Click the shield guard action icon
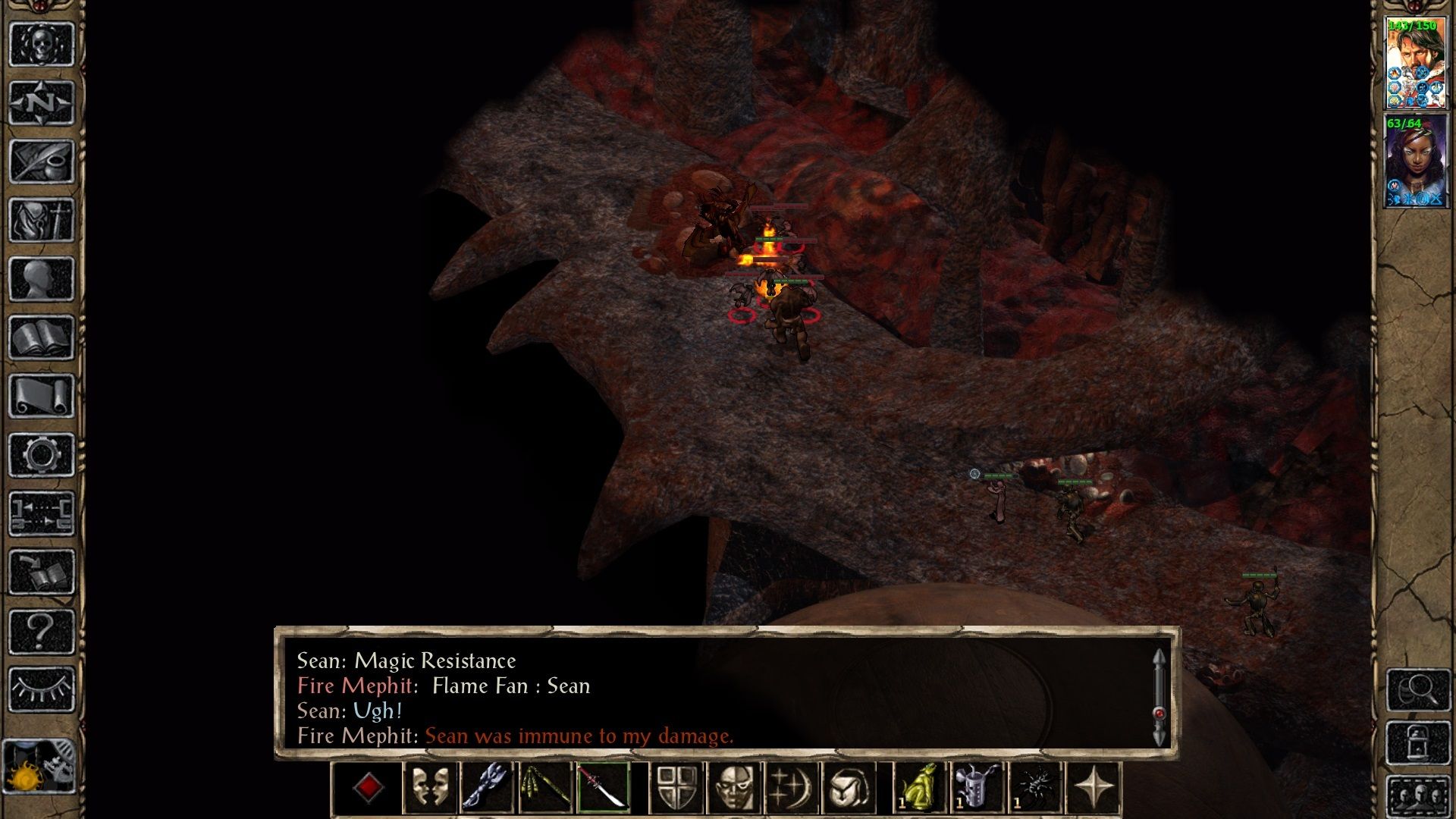Image resolution: width=1456 pixels, height=819 pixels. 677,789
